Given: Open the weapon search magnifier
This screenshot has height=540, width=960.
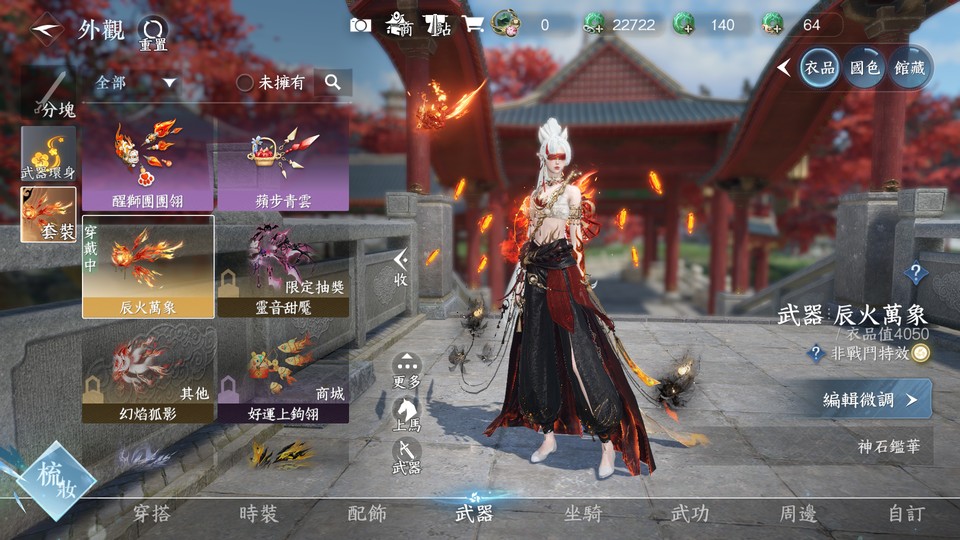Looking at the screenshot, I should point(333,83).
